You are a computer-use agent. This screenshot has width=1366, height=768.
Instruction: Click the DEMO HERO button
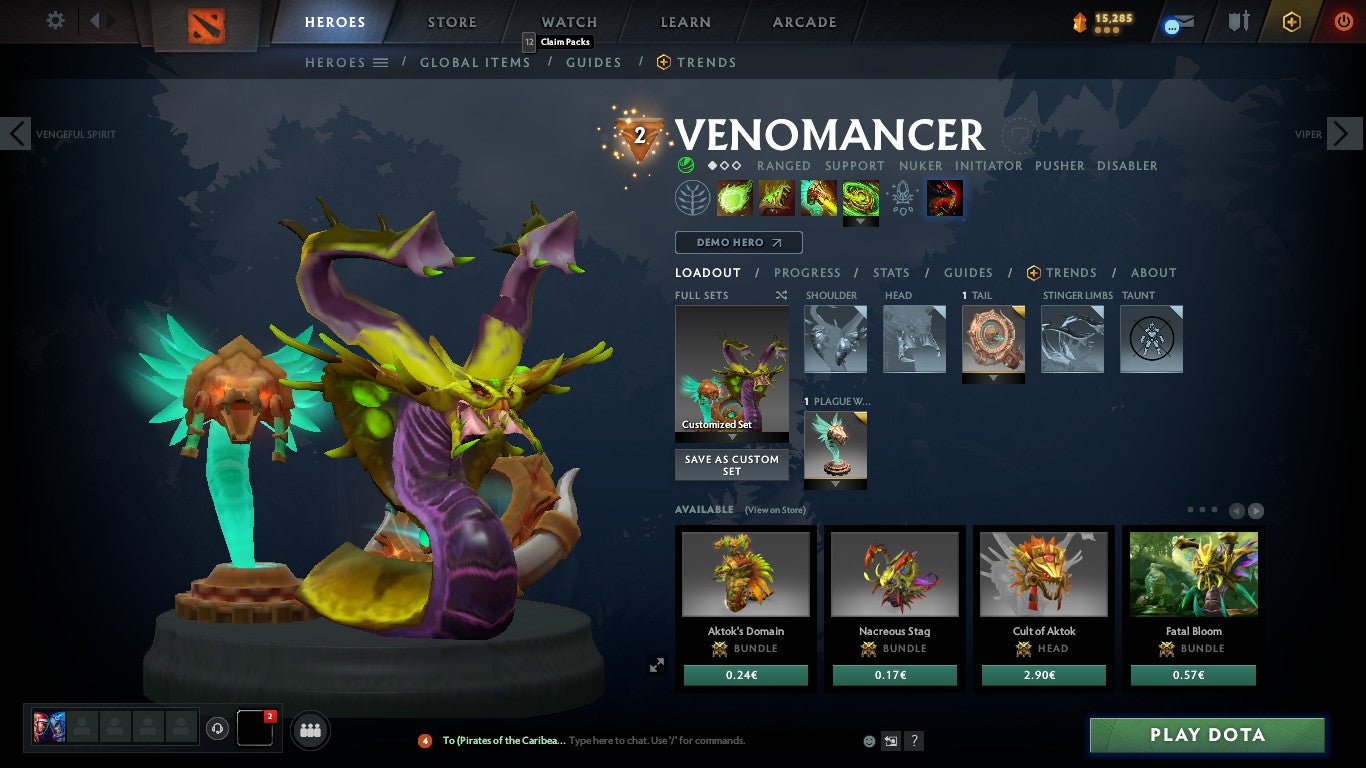click(738, 242)
